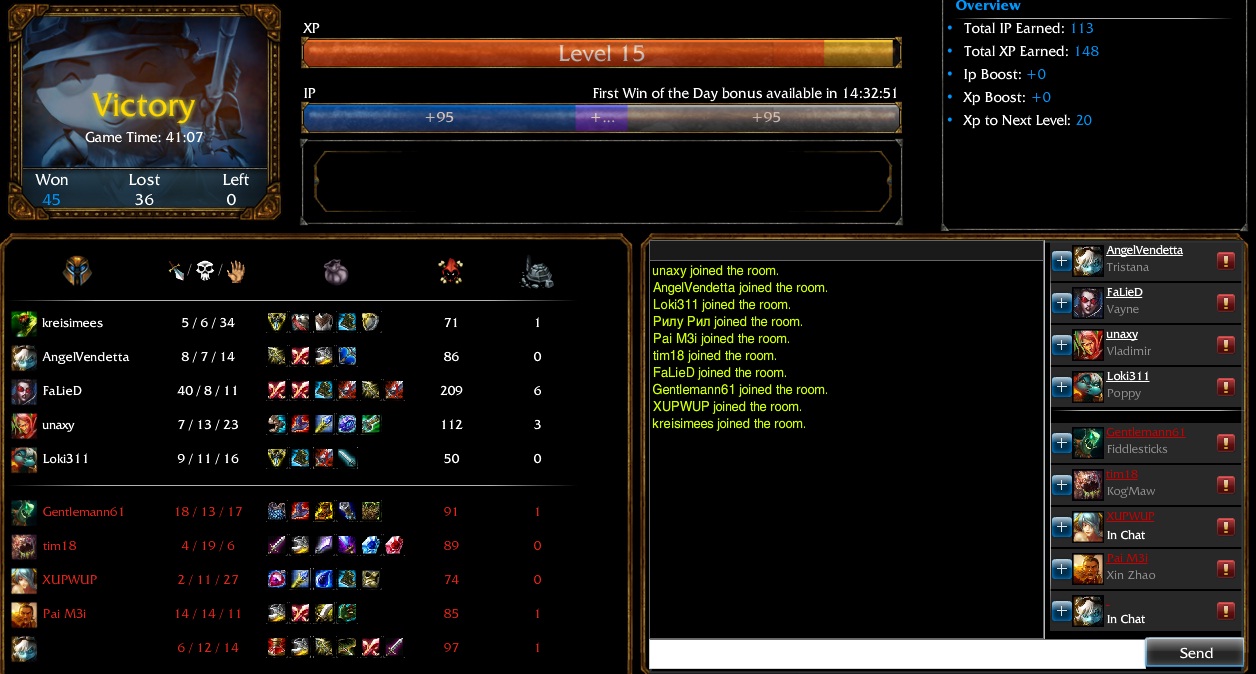Report Fiddlesticks player Gentlemann61
Image resolution: width=1256 pixels, height=674 pixels.
pos(1225,443)
